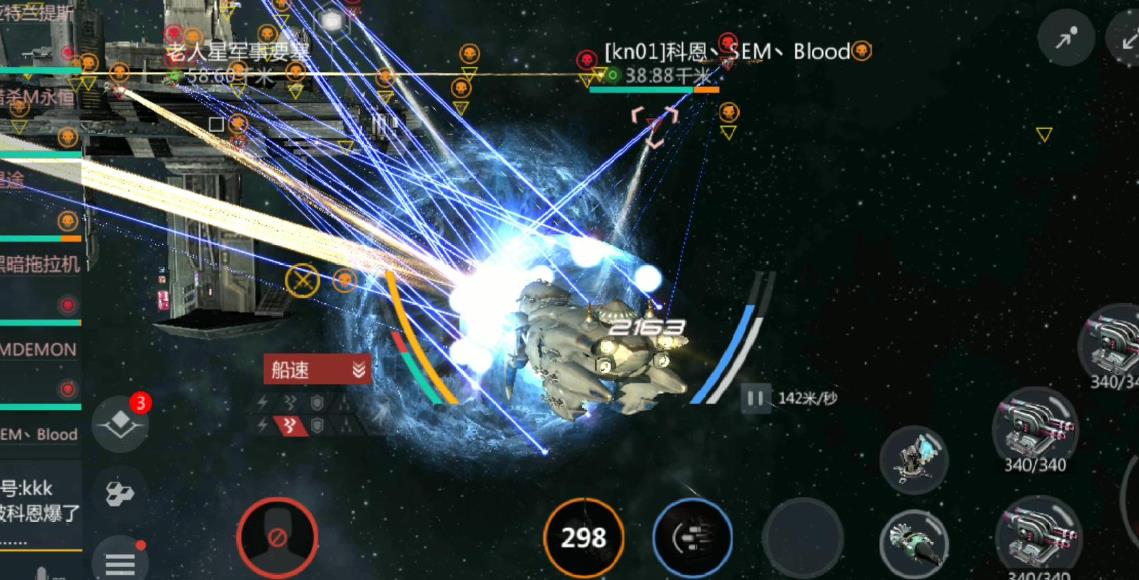Tap the orange-ringed 298 circle button
The width and height of the screenshot is (1139, 580).
584,538
